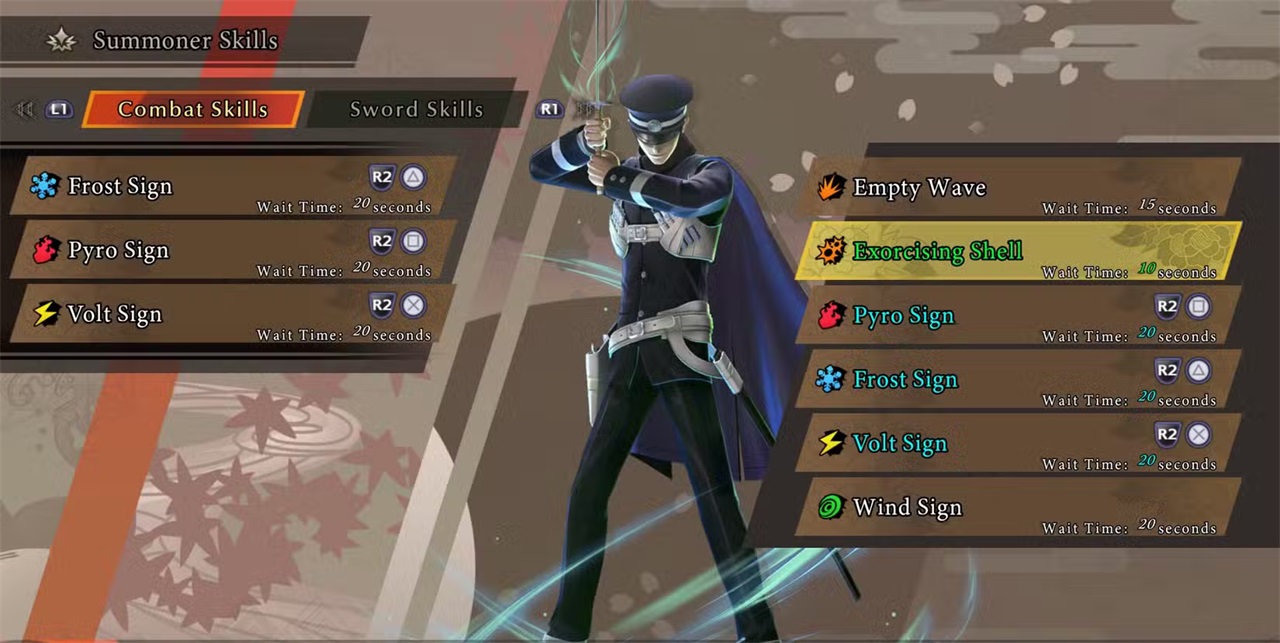Select the white-labeled Frost Sign equipped slot
Screen dimensions: 1280x643
(x=232, y=187)
